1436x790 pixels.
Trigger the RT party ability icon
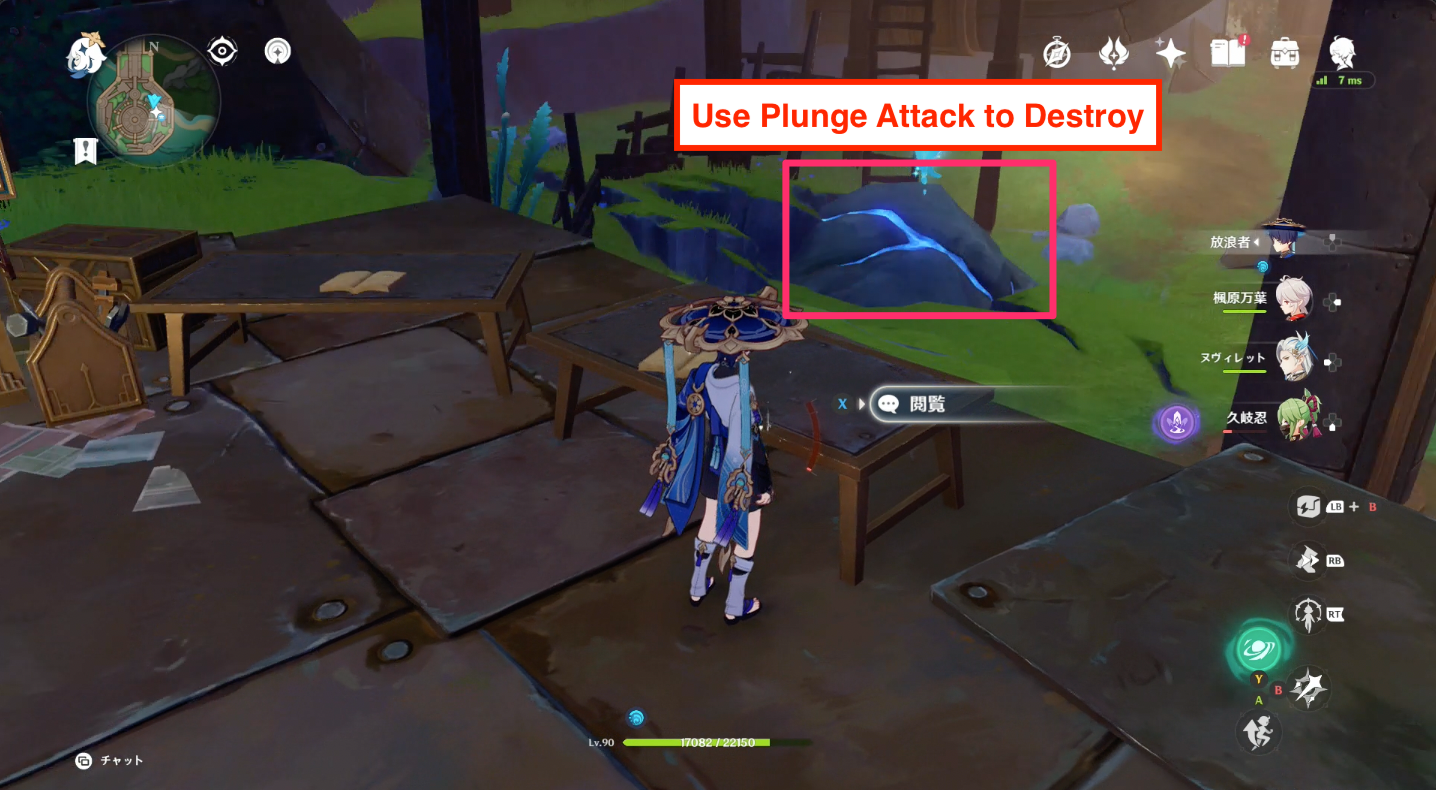1306,614
